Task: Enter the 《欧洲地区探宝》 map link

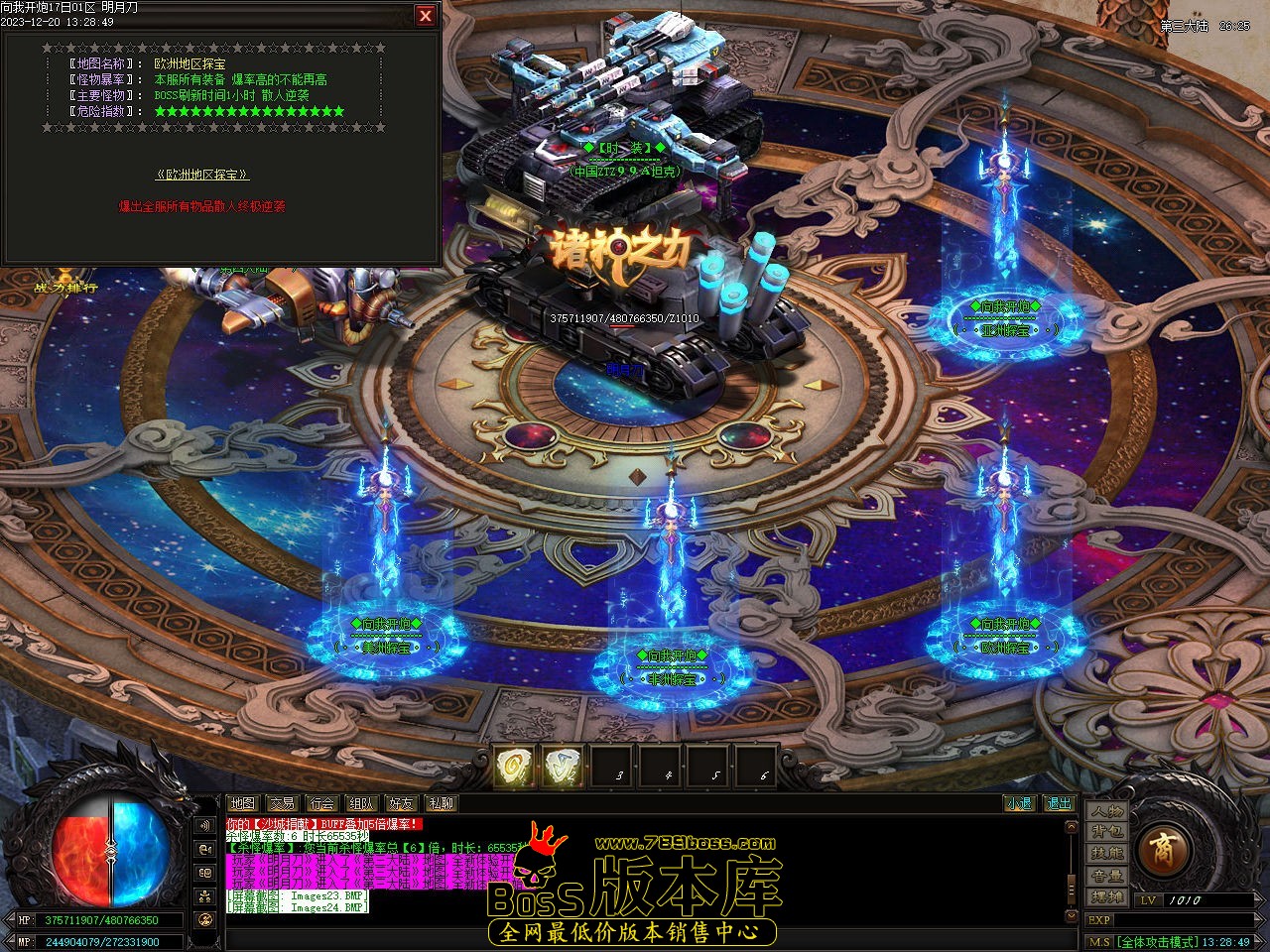Action: pyautogui.click(x=202, y=175)
